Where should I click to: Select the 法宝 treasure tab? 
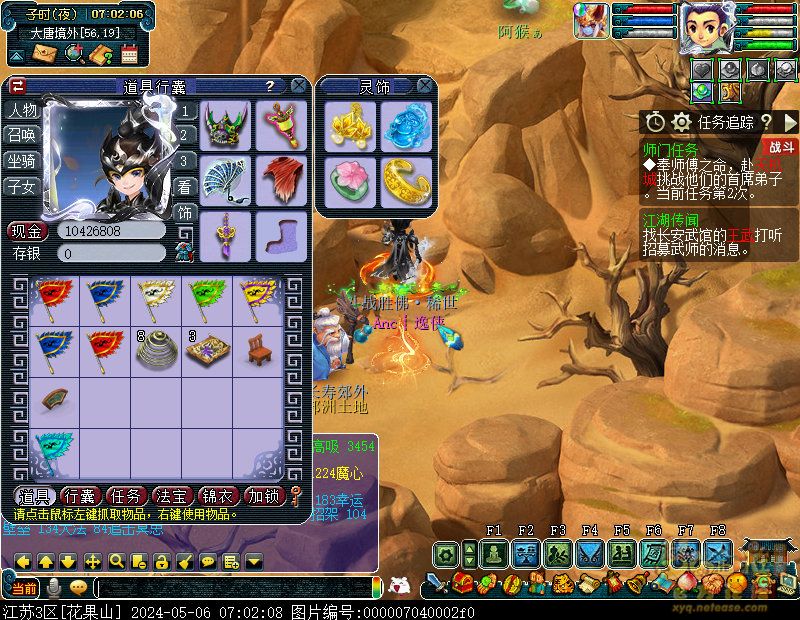click(x=172, y=496)
